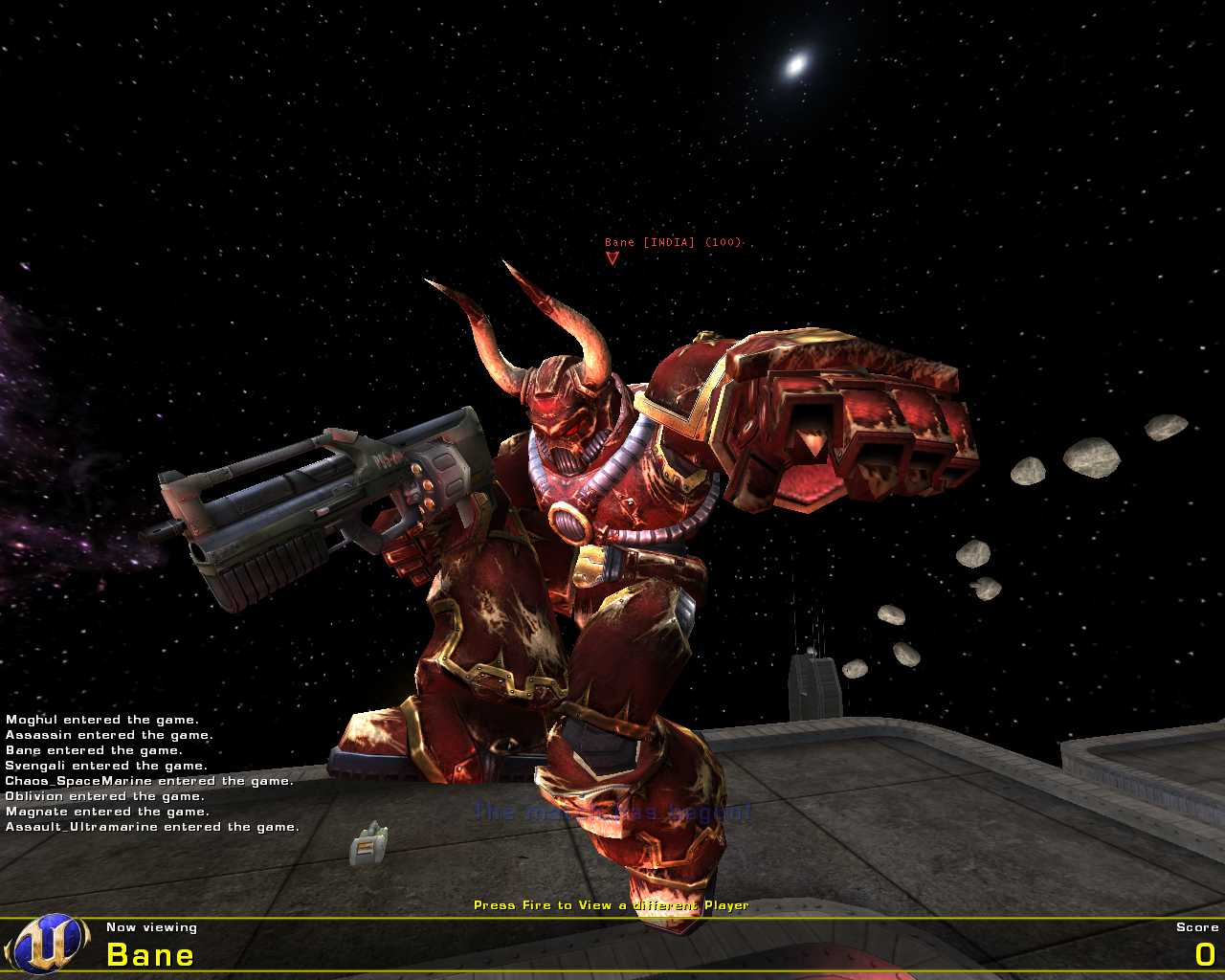Click the Assault_Ultramarine entered the game message
The image size is (1225, 980).
[151, 826]
